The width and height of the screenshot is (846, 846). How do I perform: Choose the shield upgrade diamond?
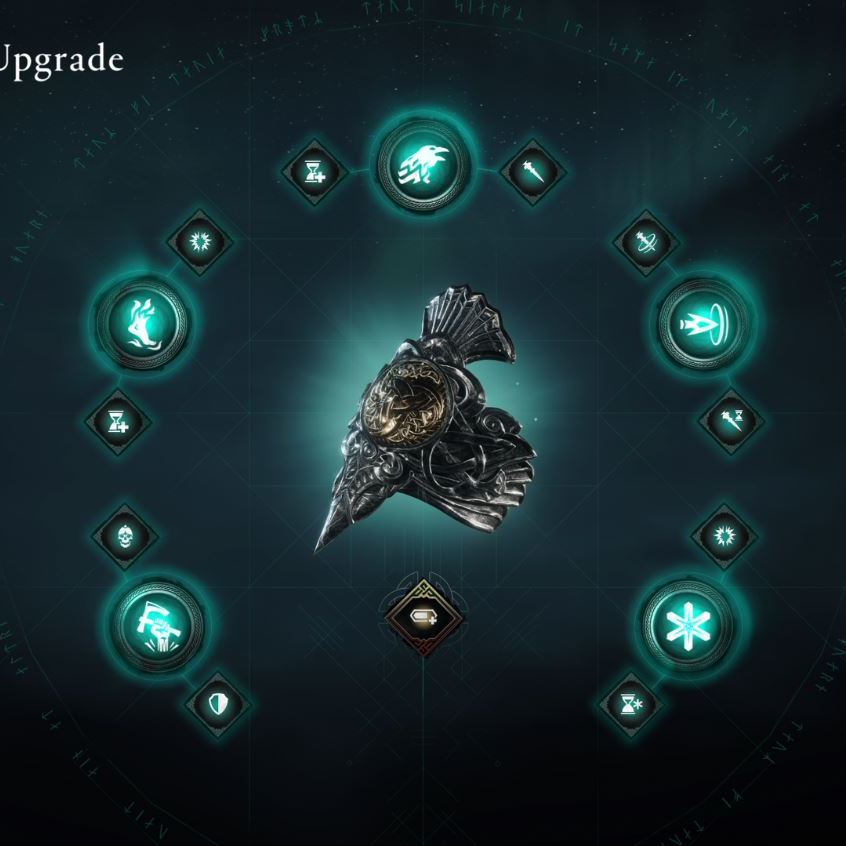(218, 704)
